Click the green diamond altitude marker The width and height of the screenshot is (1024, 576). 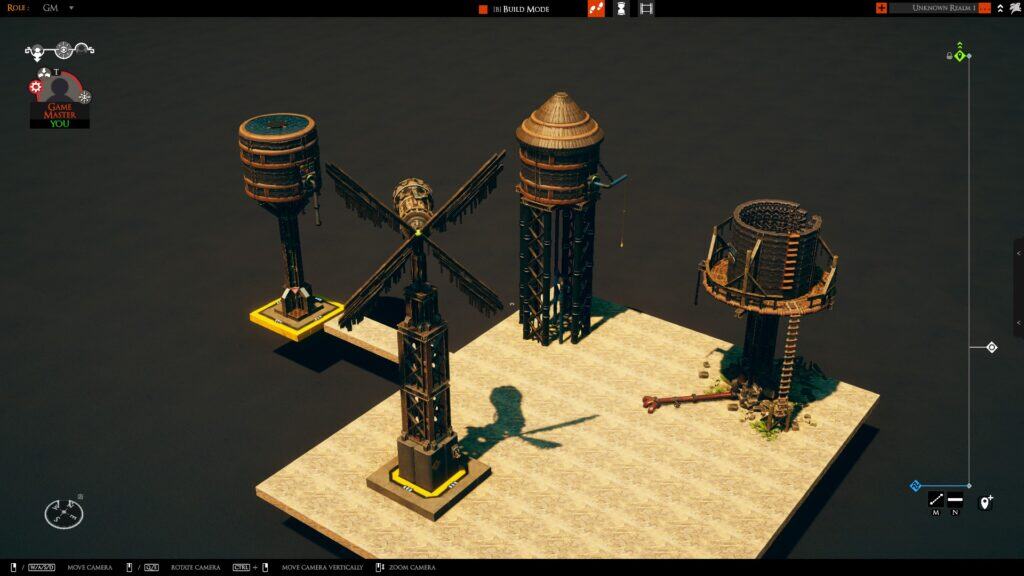[x=960, y=56]
